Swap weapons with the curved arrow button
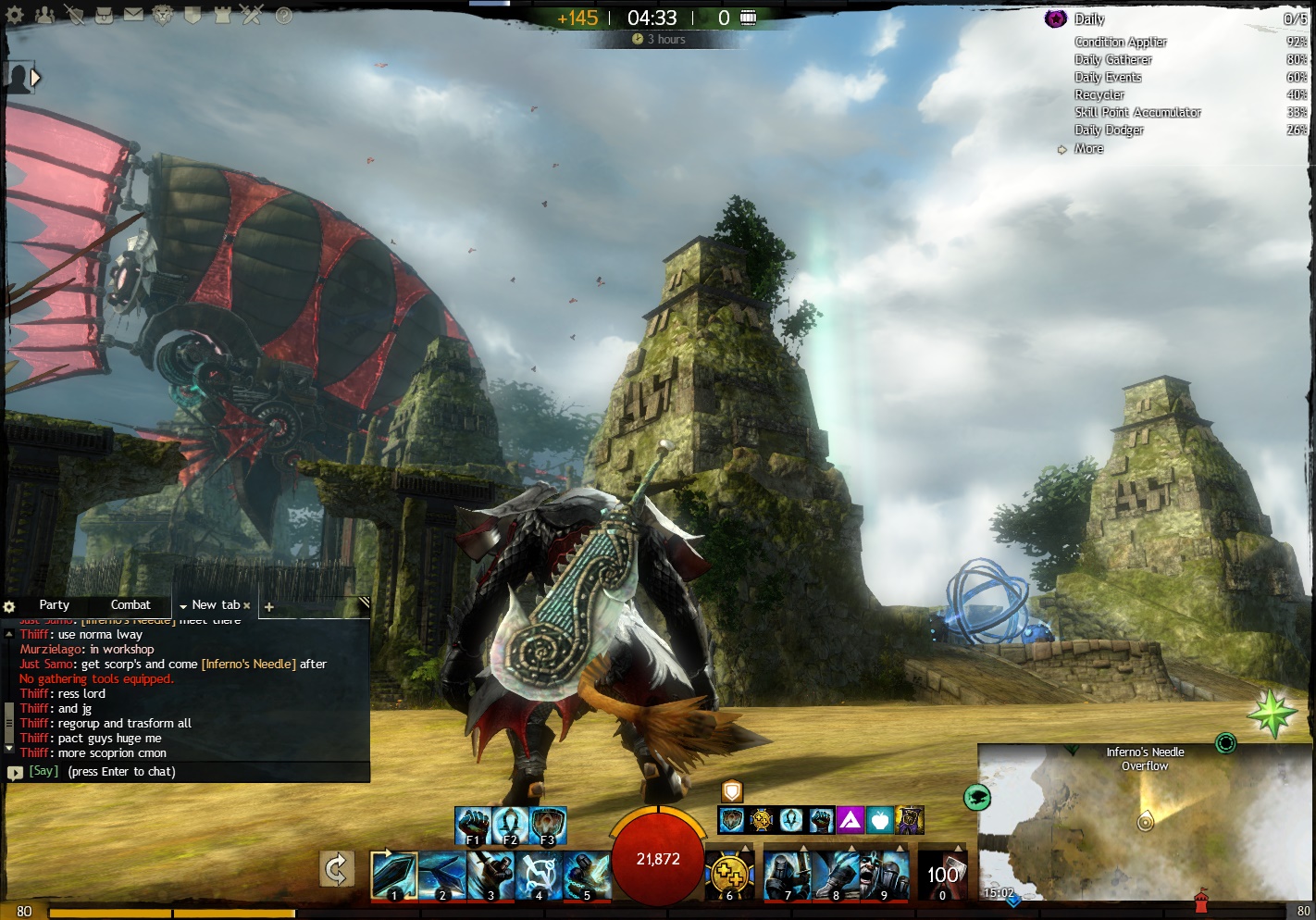The image size is (1316, 920). [x=337, y=869]
